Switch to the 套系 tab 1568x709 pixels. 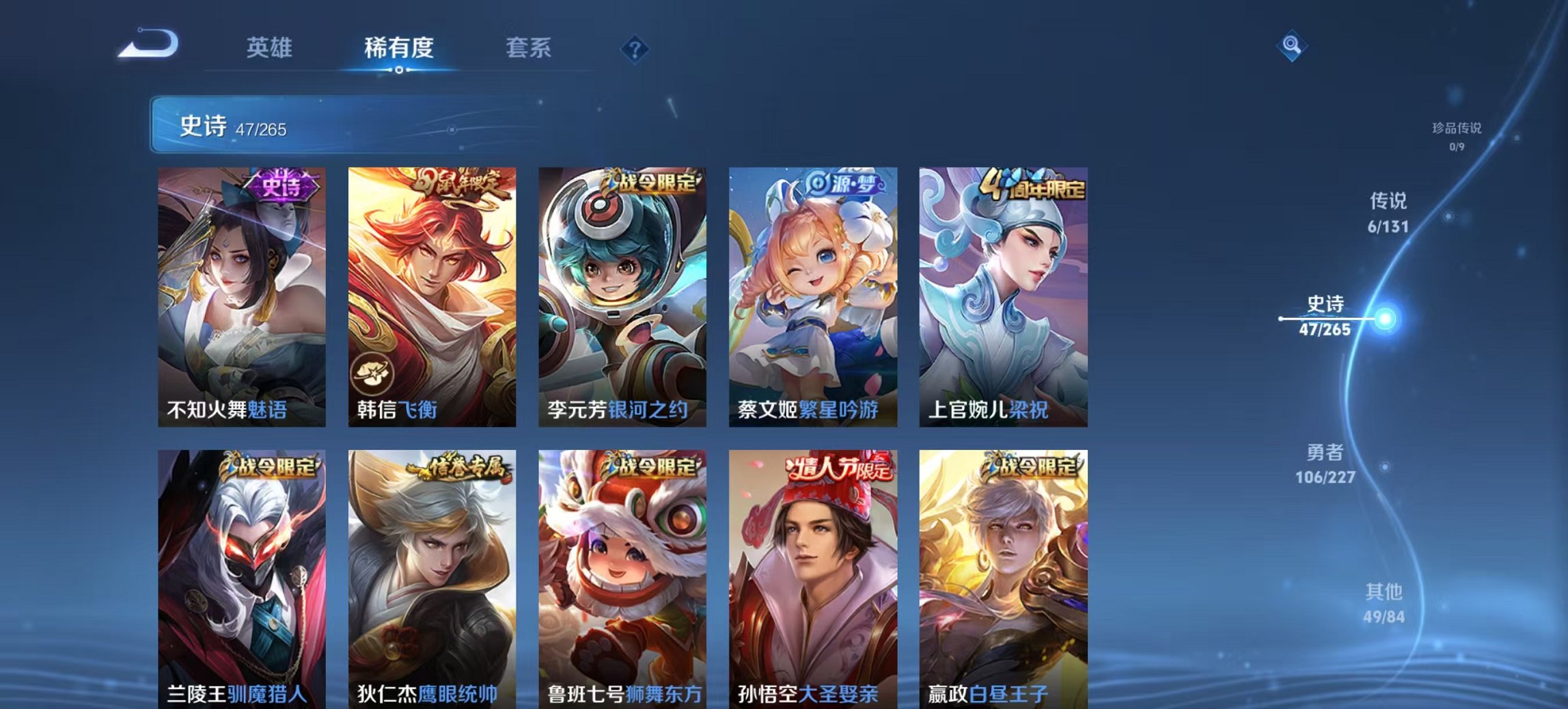[528, 49]
